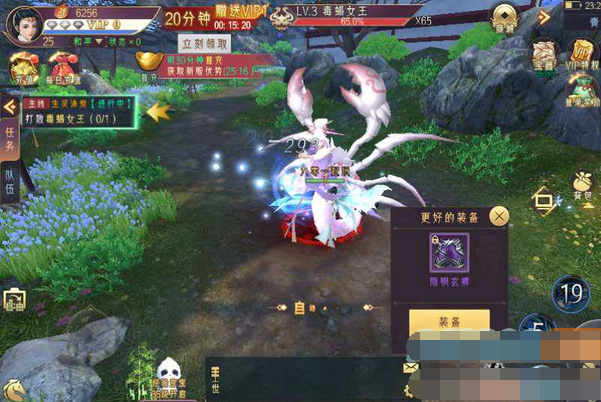Open the 宝器 treasure icon
Screen dimensions: 601x402
point(543,55)
